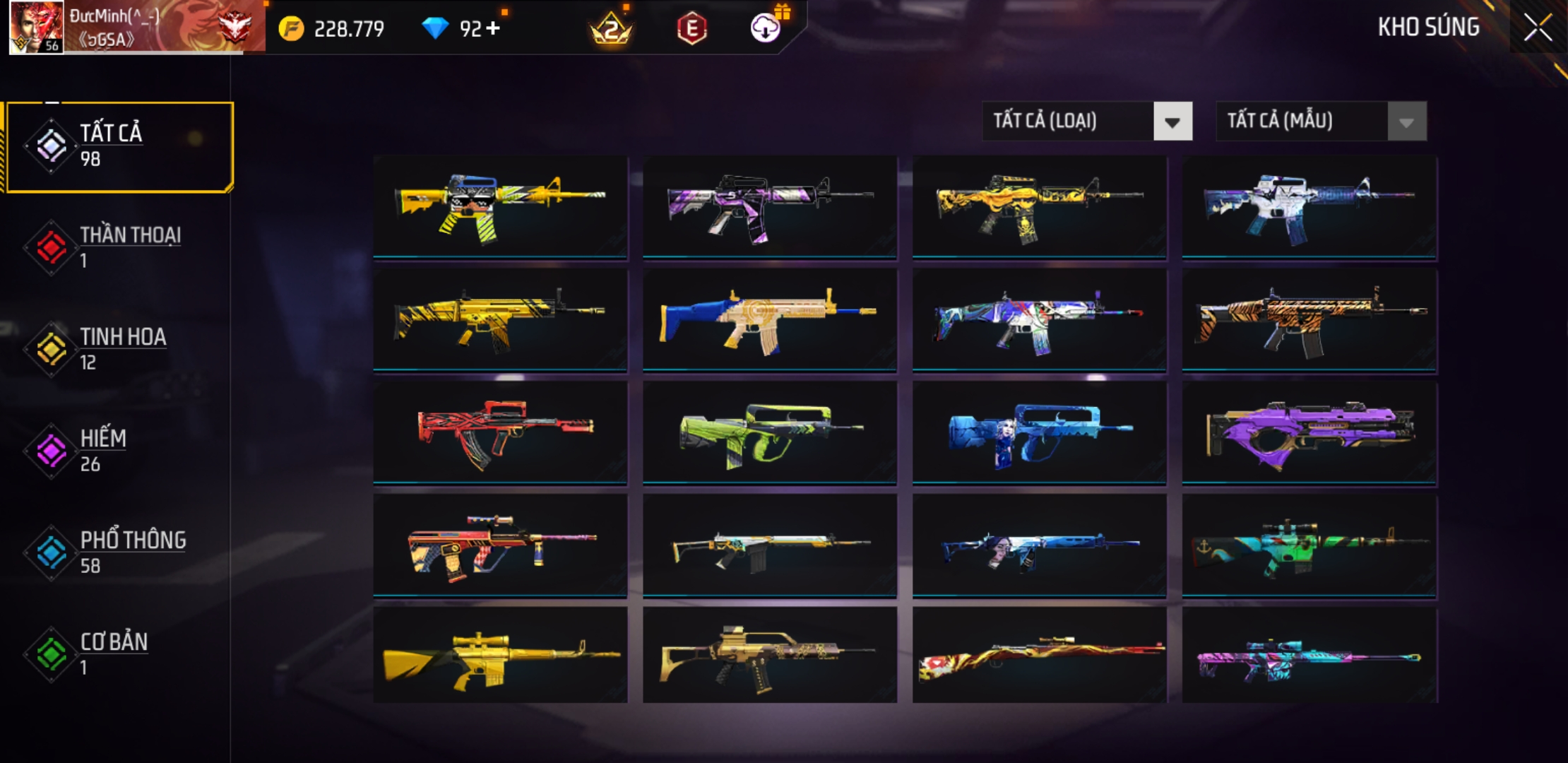Pick the tiger-striped orange SCAR skin

click(1309, 319)
